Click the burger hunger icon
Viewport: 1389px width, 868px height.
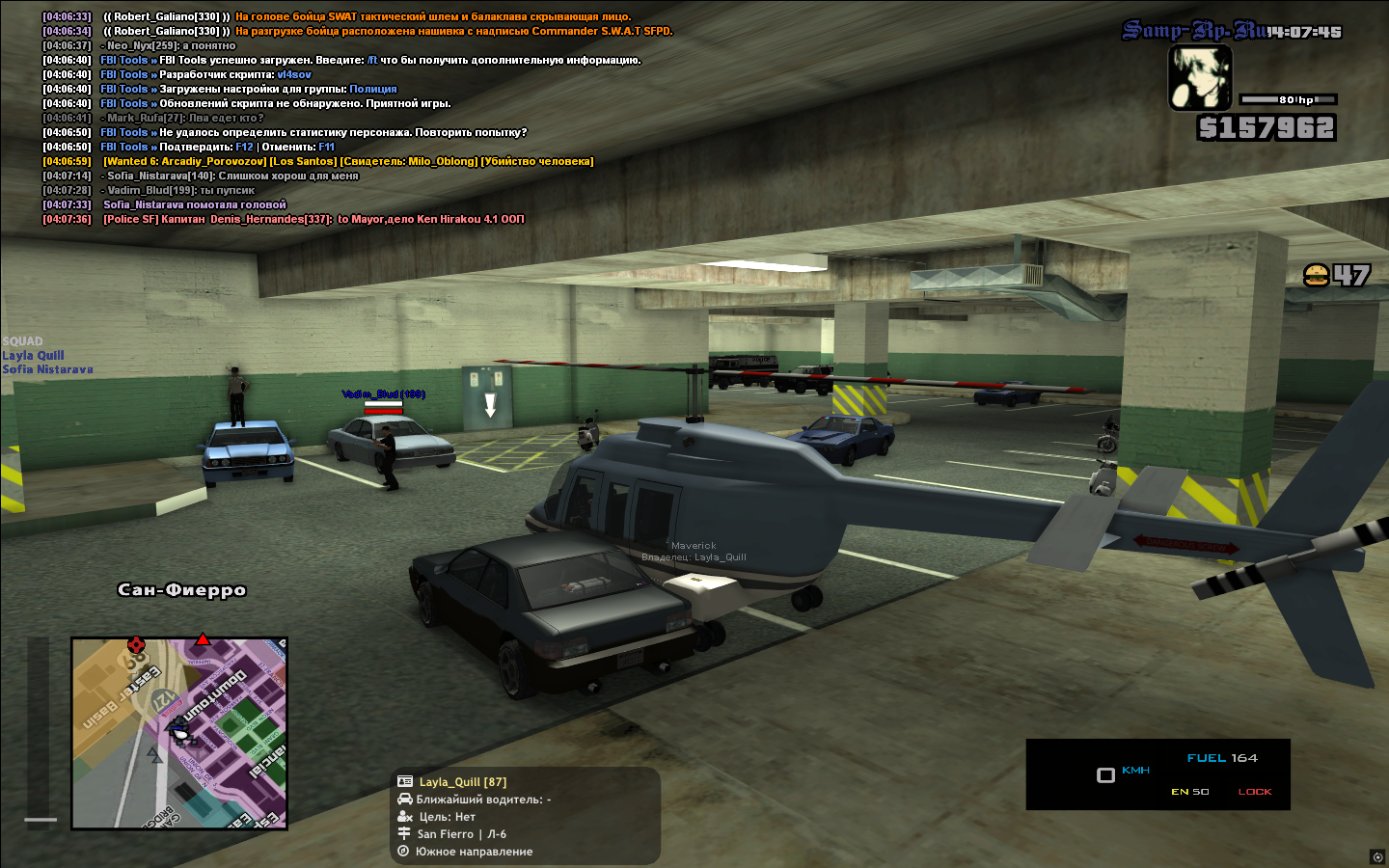[x=1316, y=276]
